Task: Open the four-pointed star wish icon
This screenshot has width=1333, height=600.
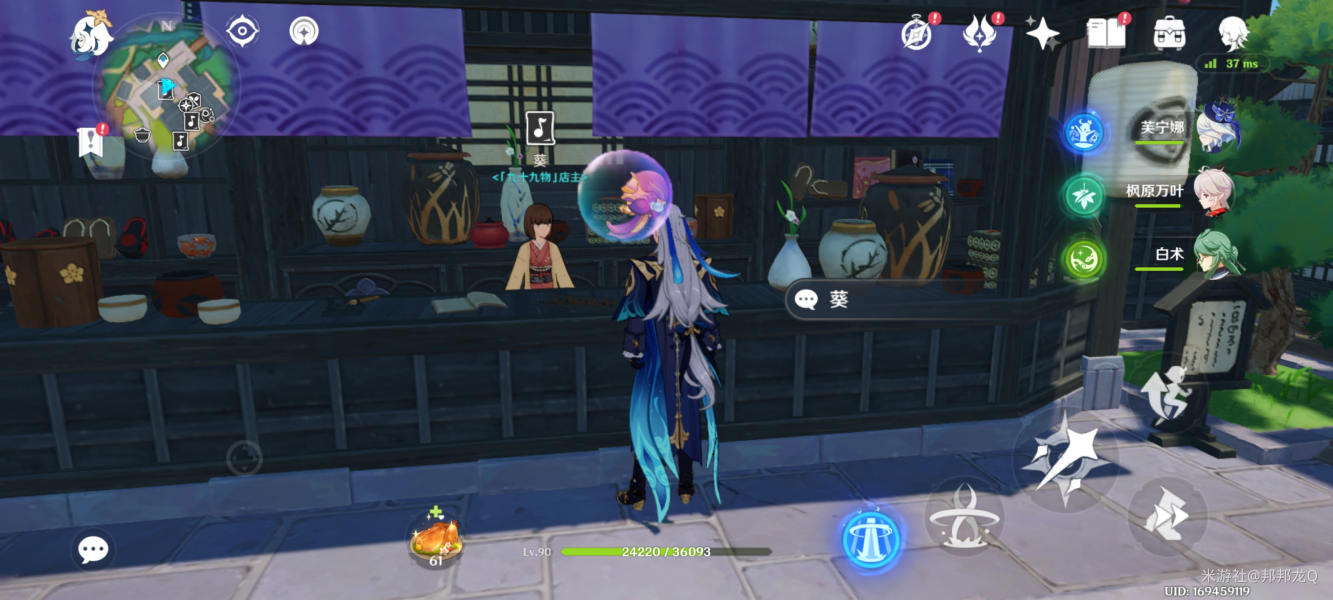Action: 1042,34
